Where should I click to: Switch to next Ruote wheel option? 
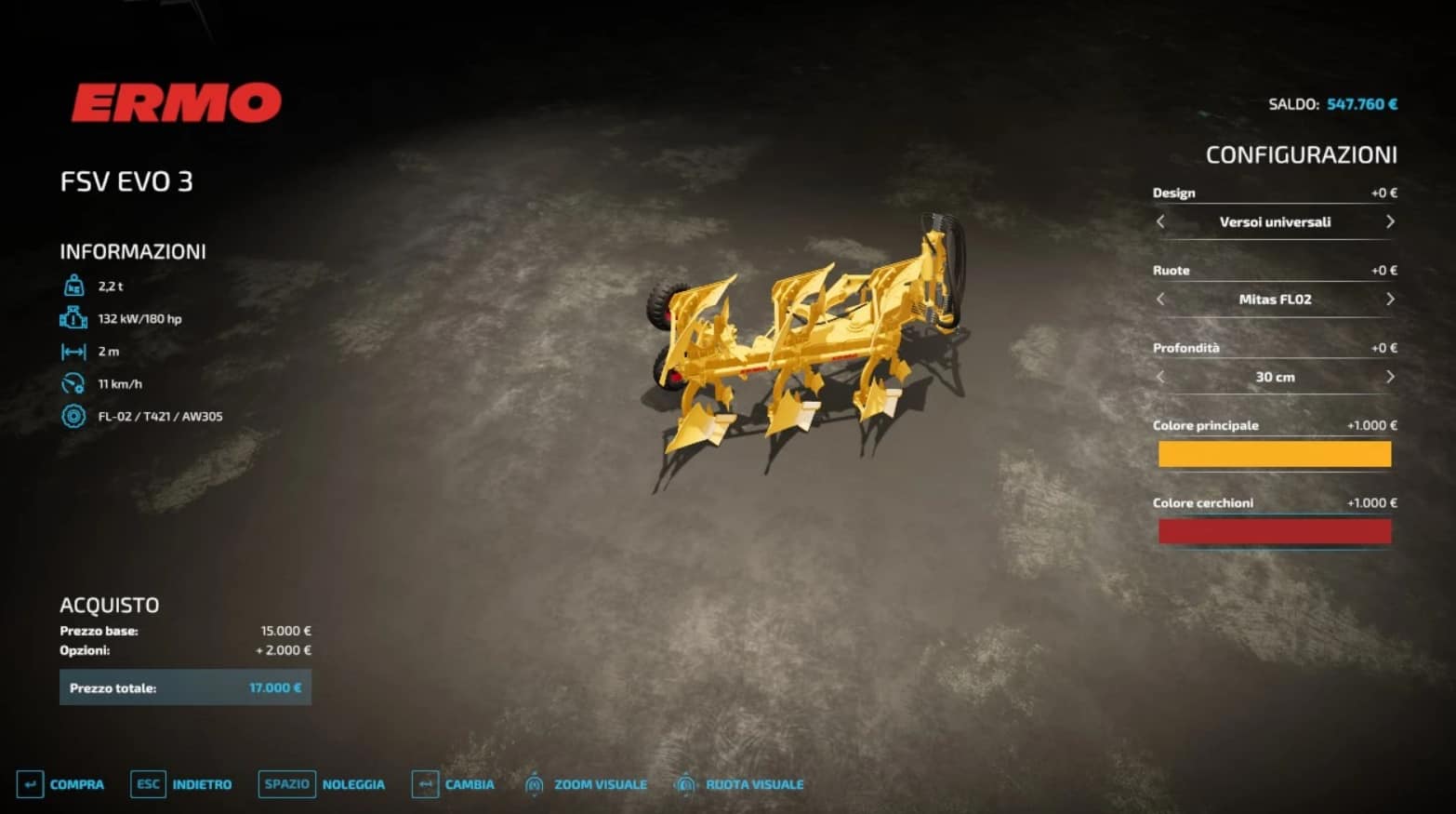(x=1390, y=299)
